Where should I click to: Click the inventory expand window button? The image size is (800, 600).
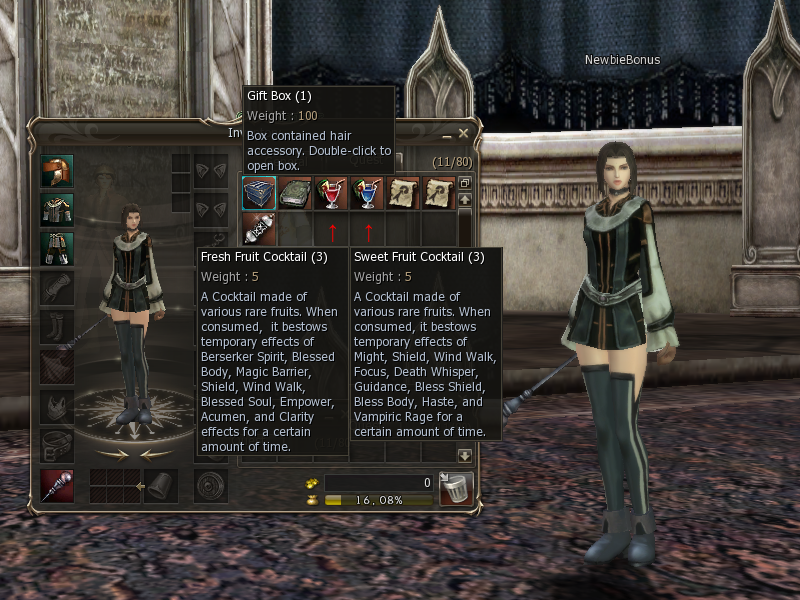(x=464, y=184)
